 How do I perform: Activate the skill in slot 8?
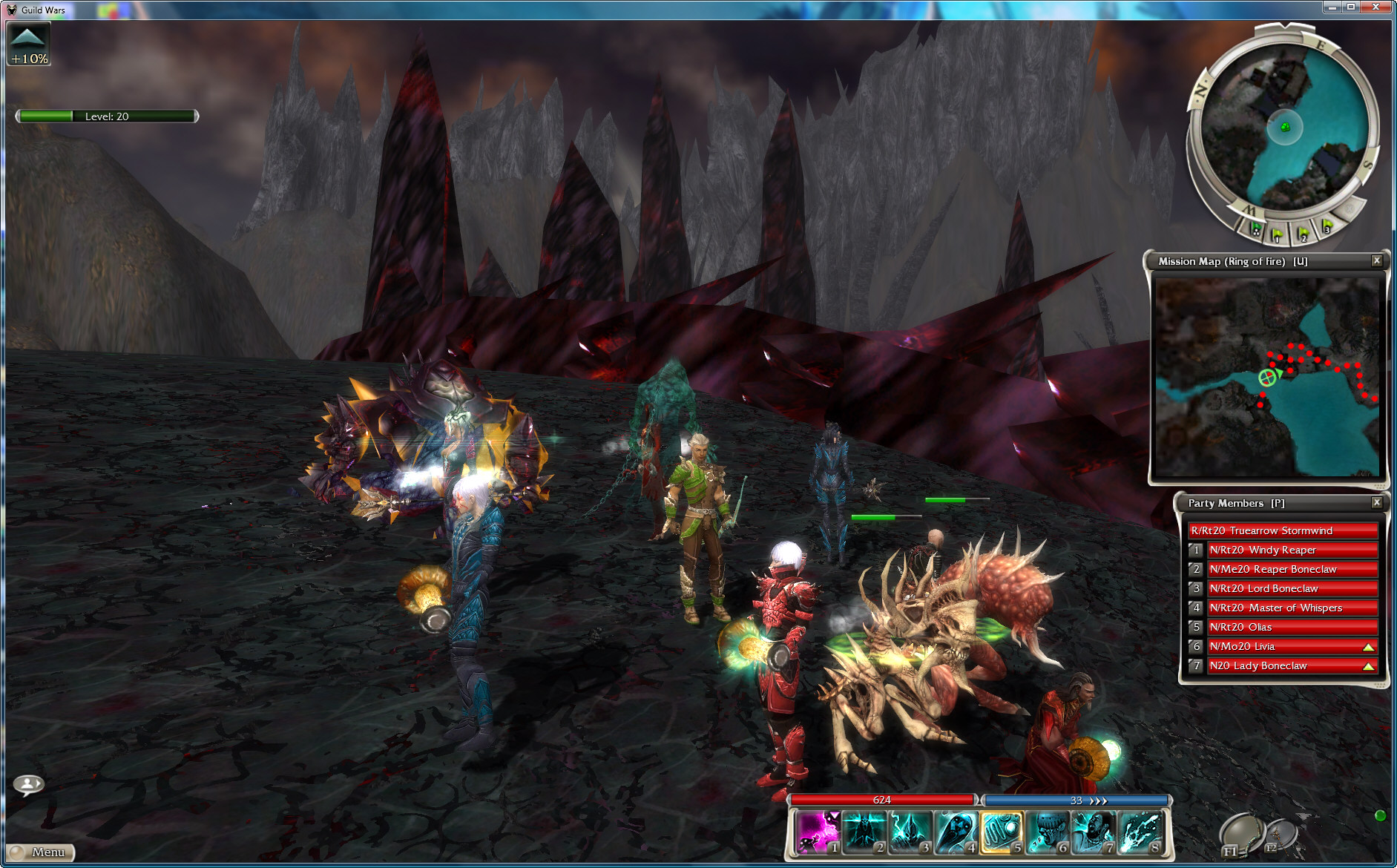coord(1140,832)
